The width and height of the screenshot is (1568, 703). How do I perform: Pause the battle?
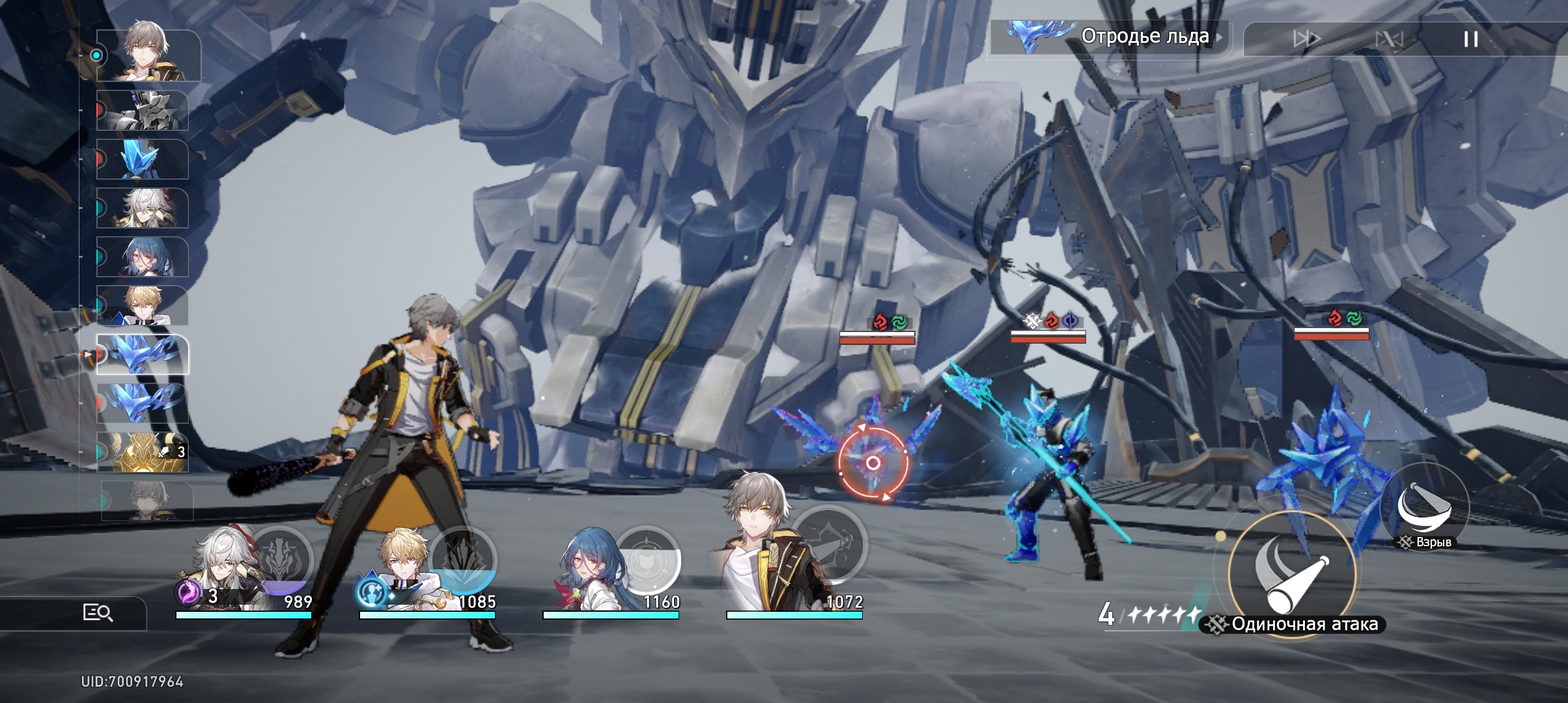pos(1470,39)
